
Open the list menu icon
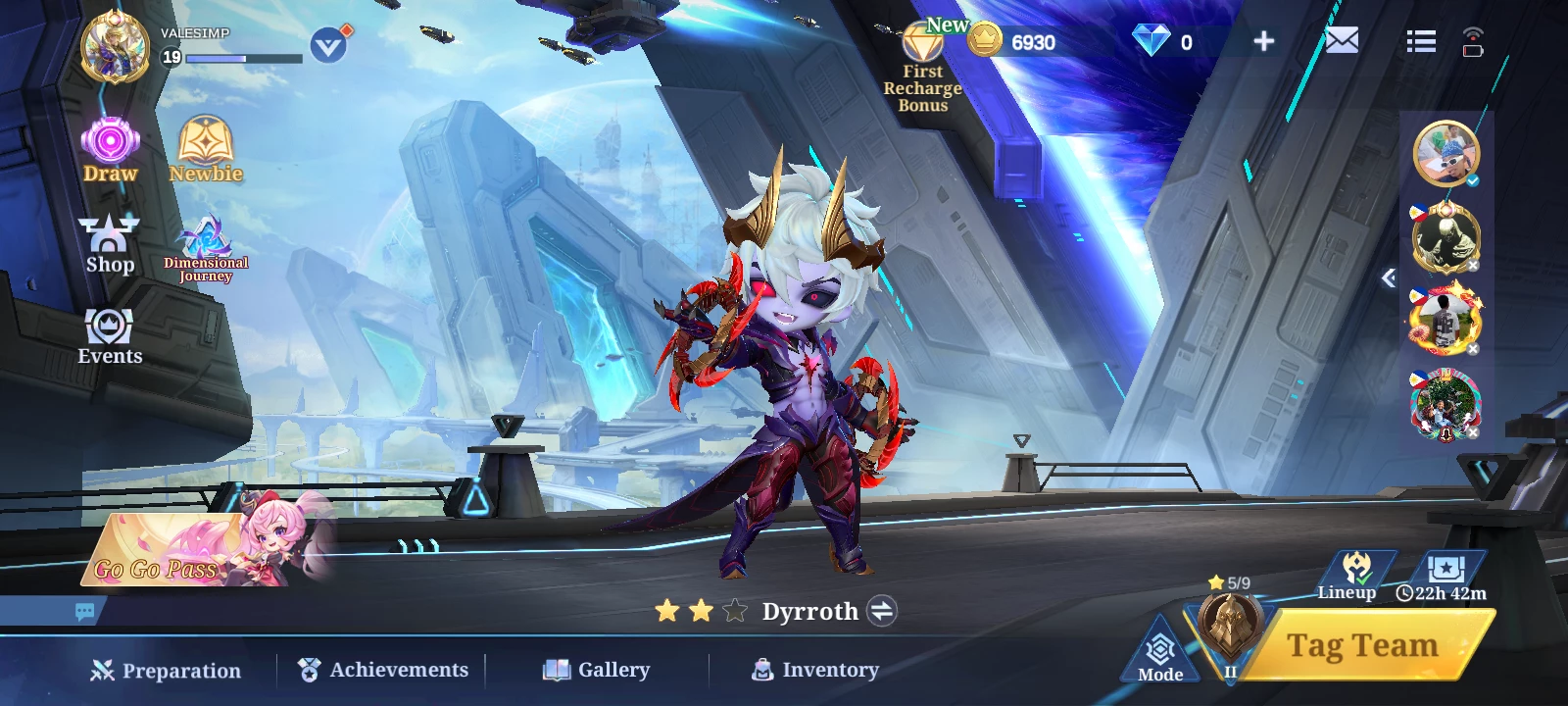(x=1421, y=41)
